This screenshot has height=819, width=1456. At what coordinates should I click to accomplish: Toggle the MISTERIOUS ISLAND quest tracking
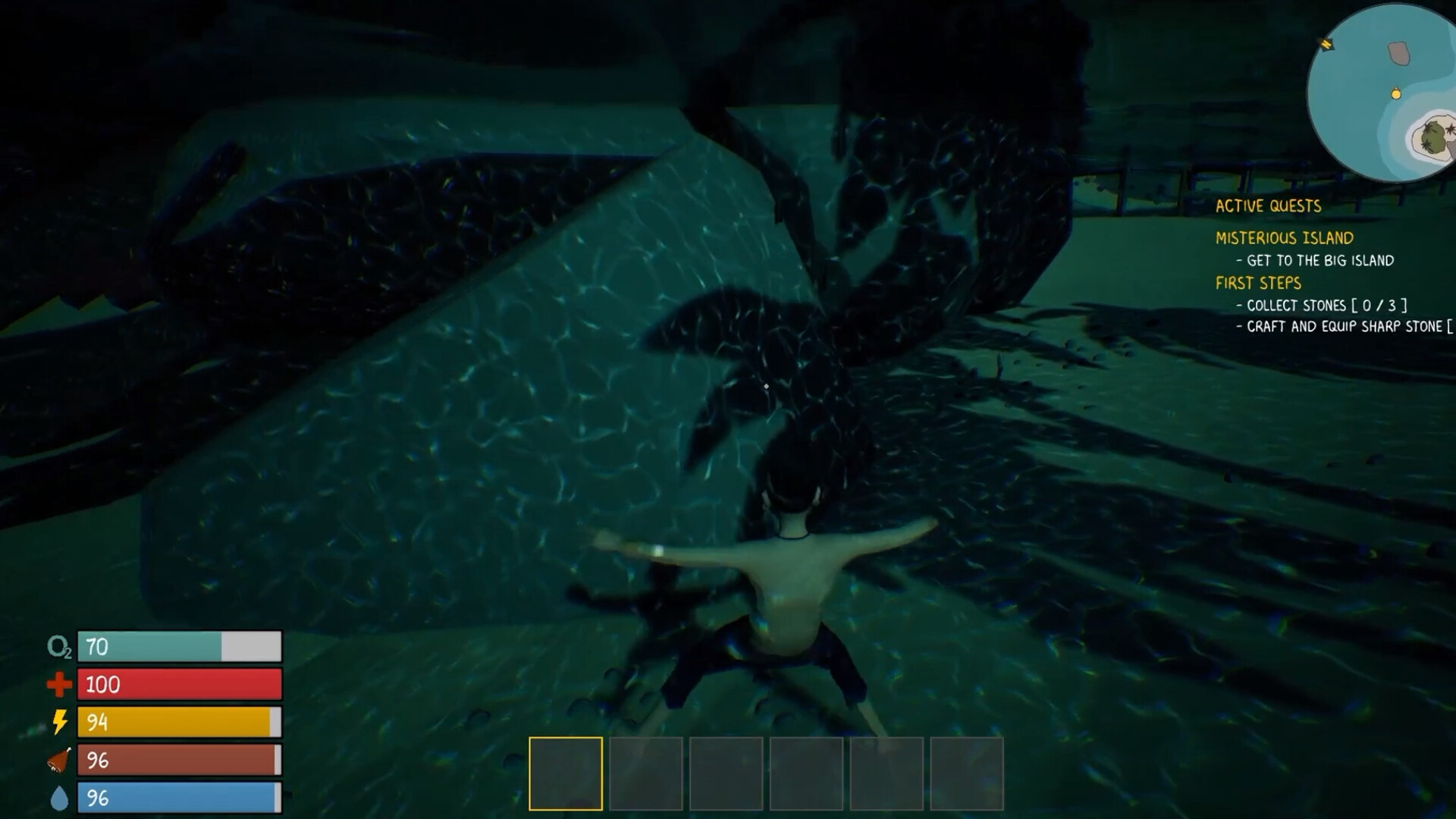(1284, 237)
